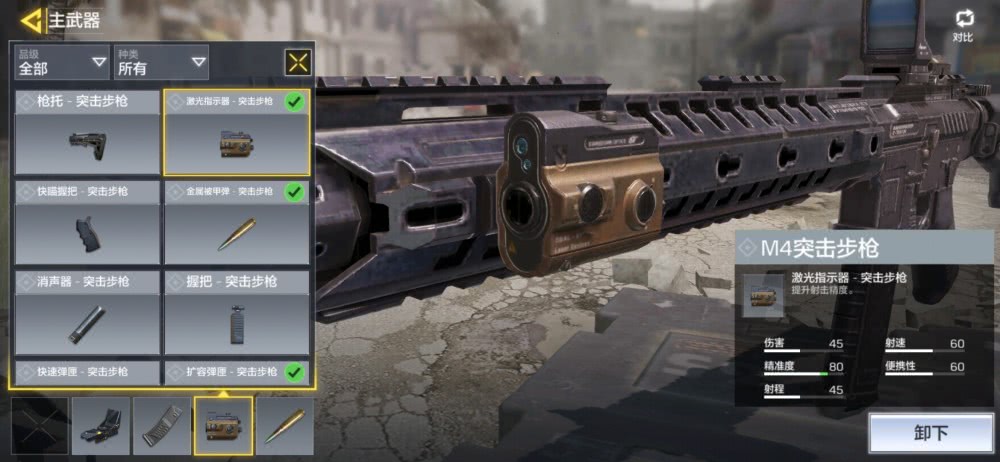1000x462 pixels.
Task: Close the attachment list with yellow X
Action: click(298, 62)
